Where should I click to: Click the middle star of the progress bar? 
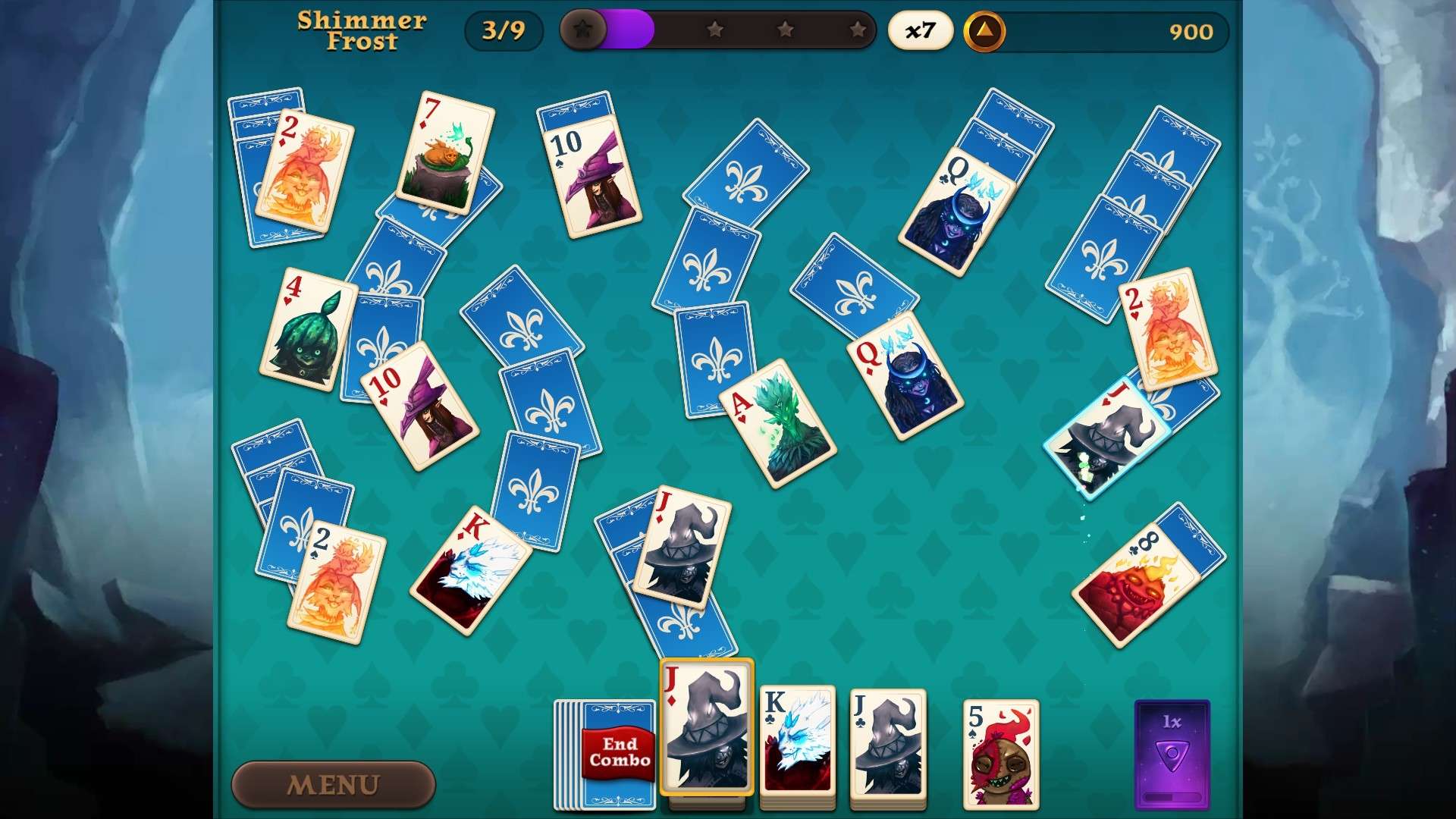[x=786, y=30]
